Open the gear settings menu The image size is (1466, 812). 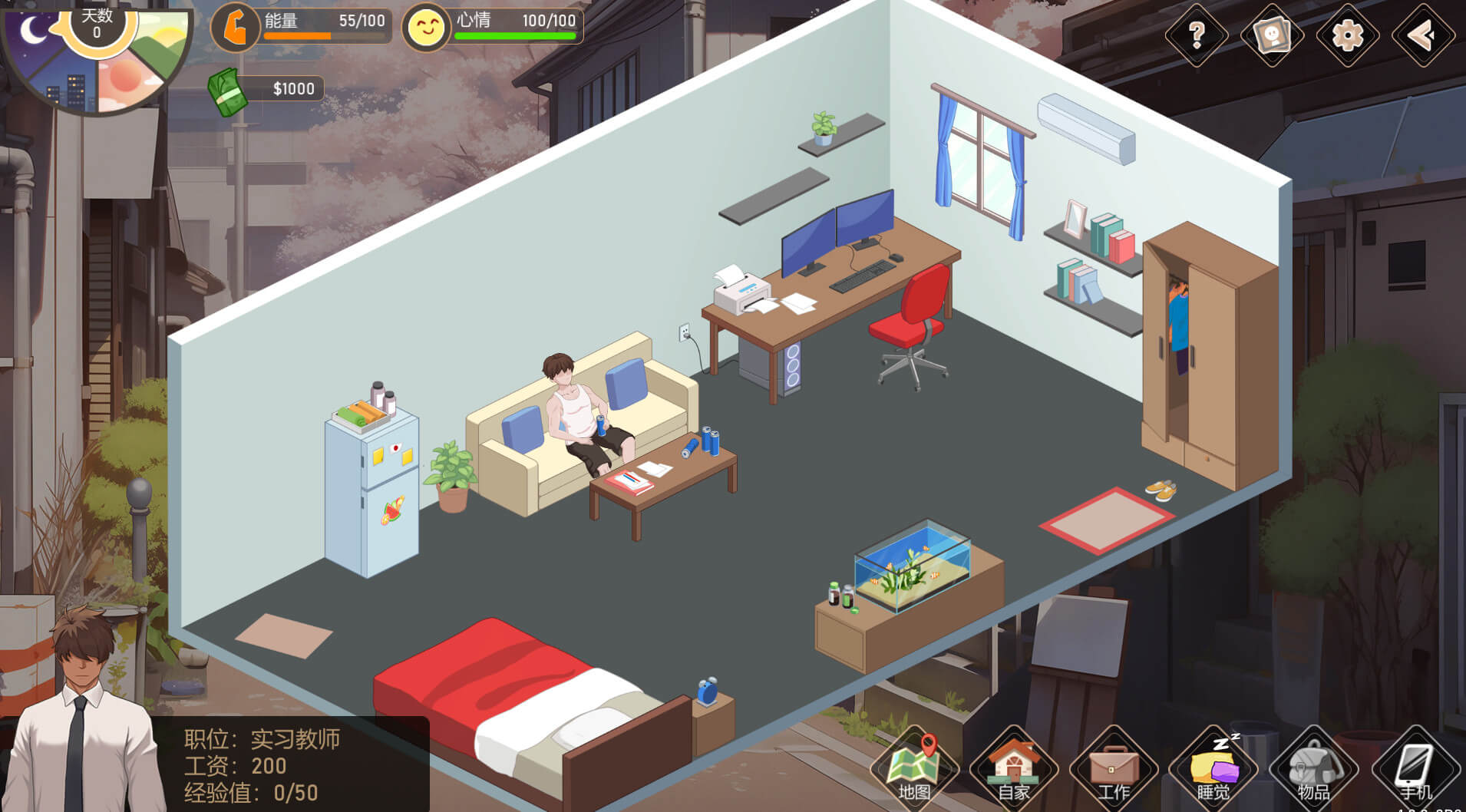pos(1347,35)
